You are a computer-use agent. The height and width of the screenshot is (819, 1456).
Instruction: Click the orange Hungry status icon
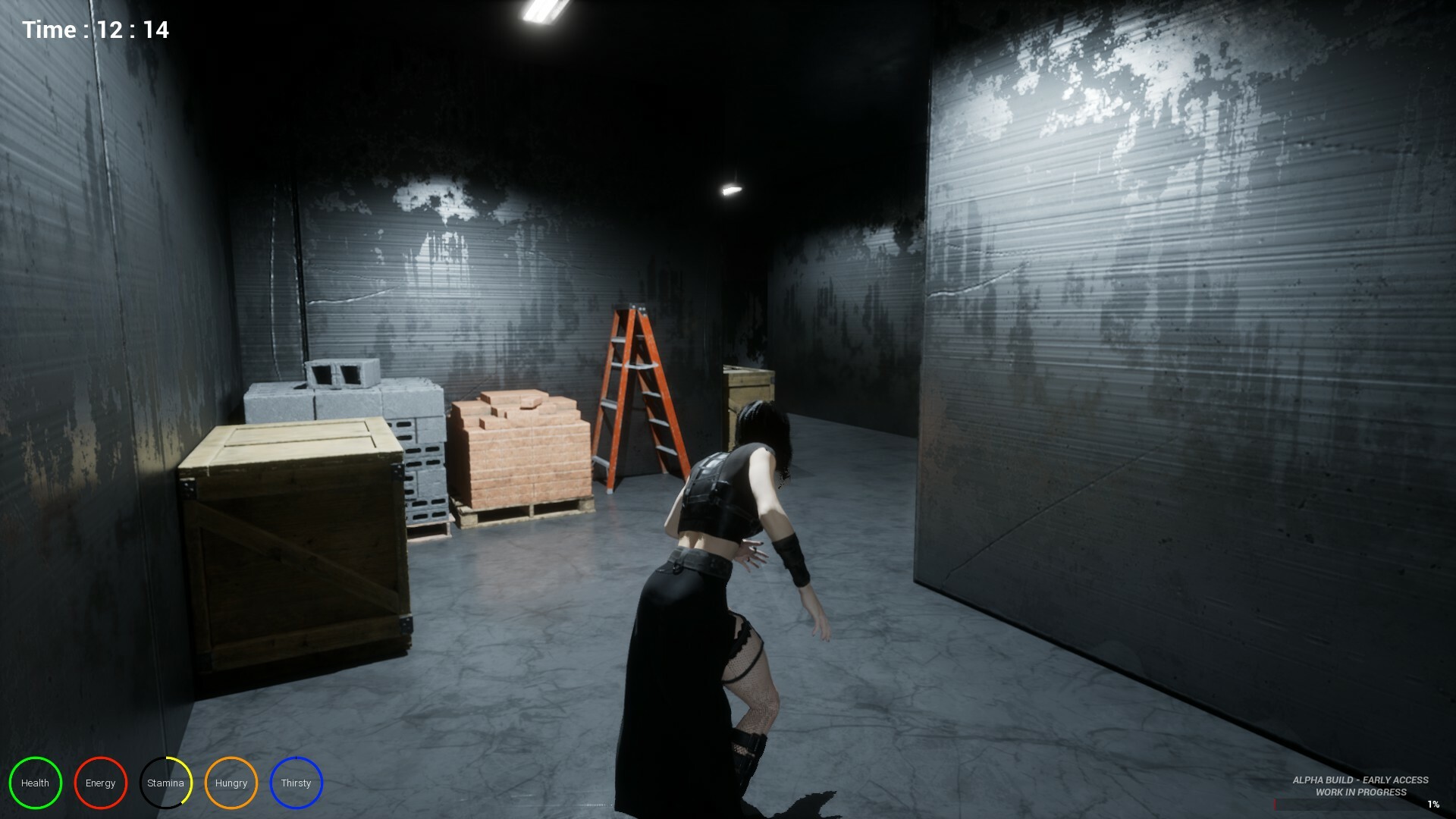(231, 783)
